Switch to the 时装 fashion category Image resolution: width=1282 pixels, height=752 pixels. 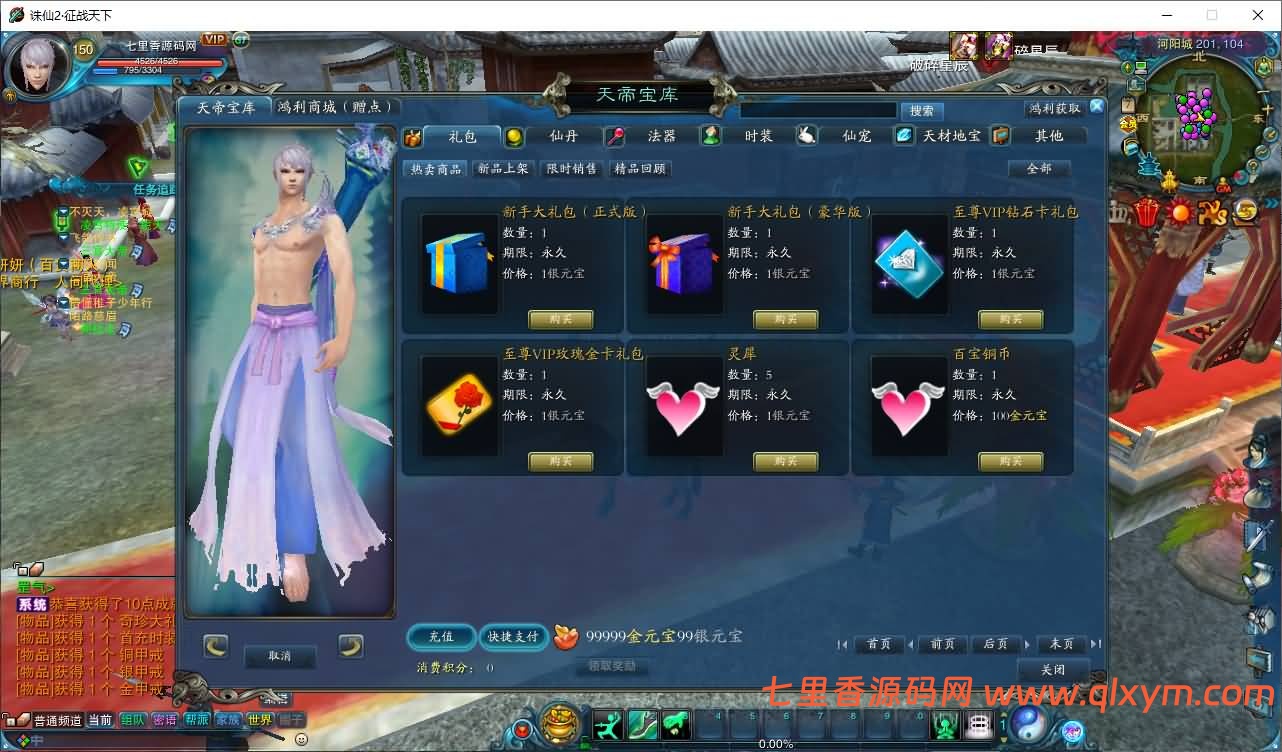[x=758, y=137]
